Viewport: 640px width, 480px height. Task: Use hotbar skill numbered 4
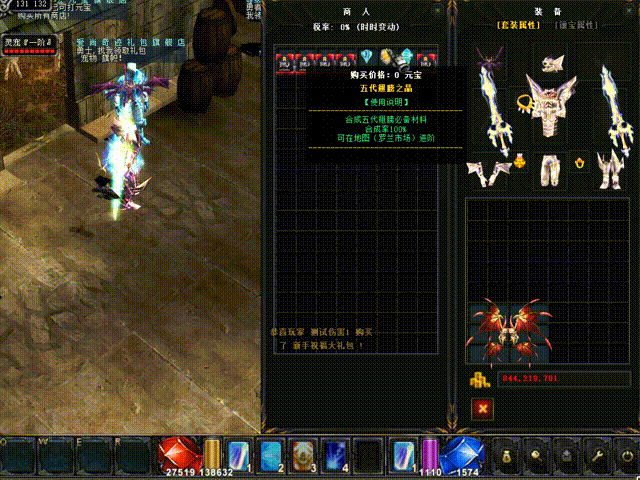pos(336,455)
